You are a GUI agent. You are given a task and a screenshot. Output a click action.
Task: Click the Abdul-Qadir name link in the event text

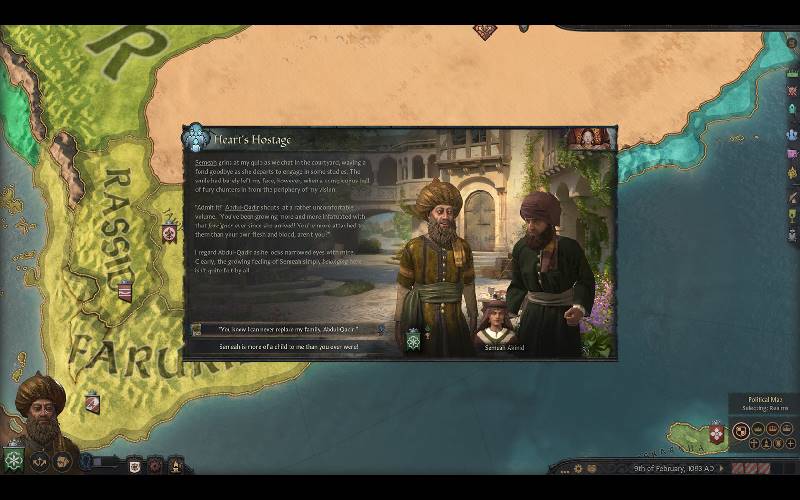242,208
